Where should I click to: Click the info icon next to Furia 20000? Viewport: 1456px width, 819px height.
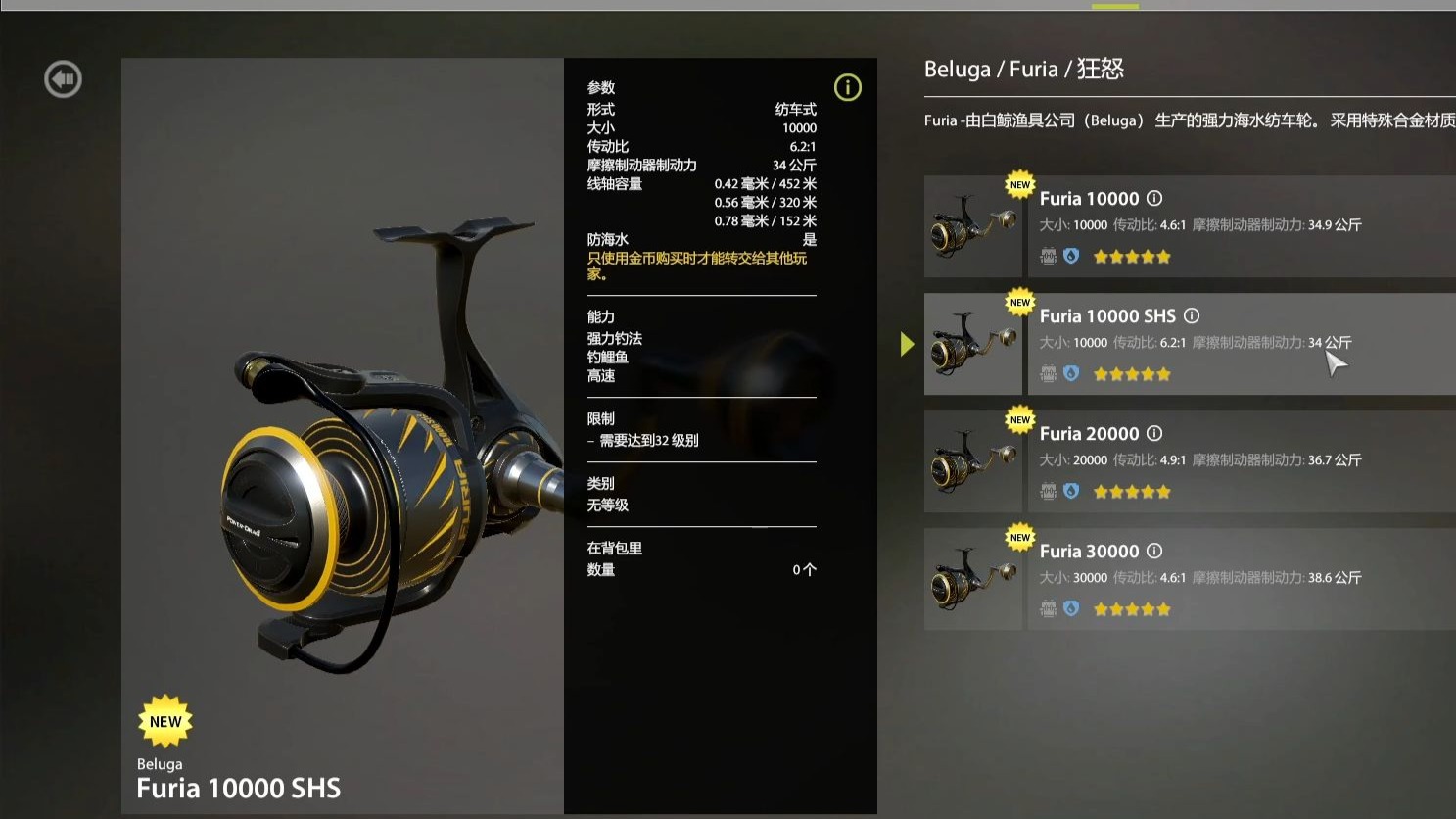click(x=1154, y=433)
